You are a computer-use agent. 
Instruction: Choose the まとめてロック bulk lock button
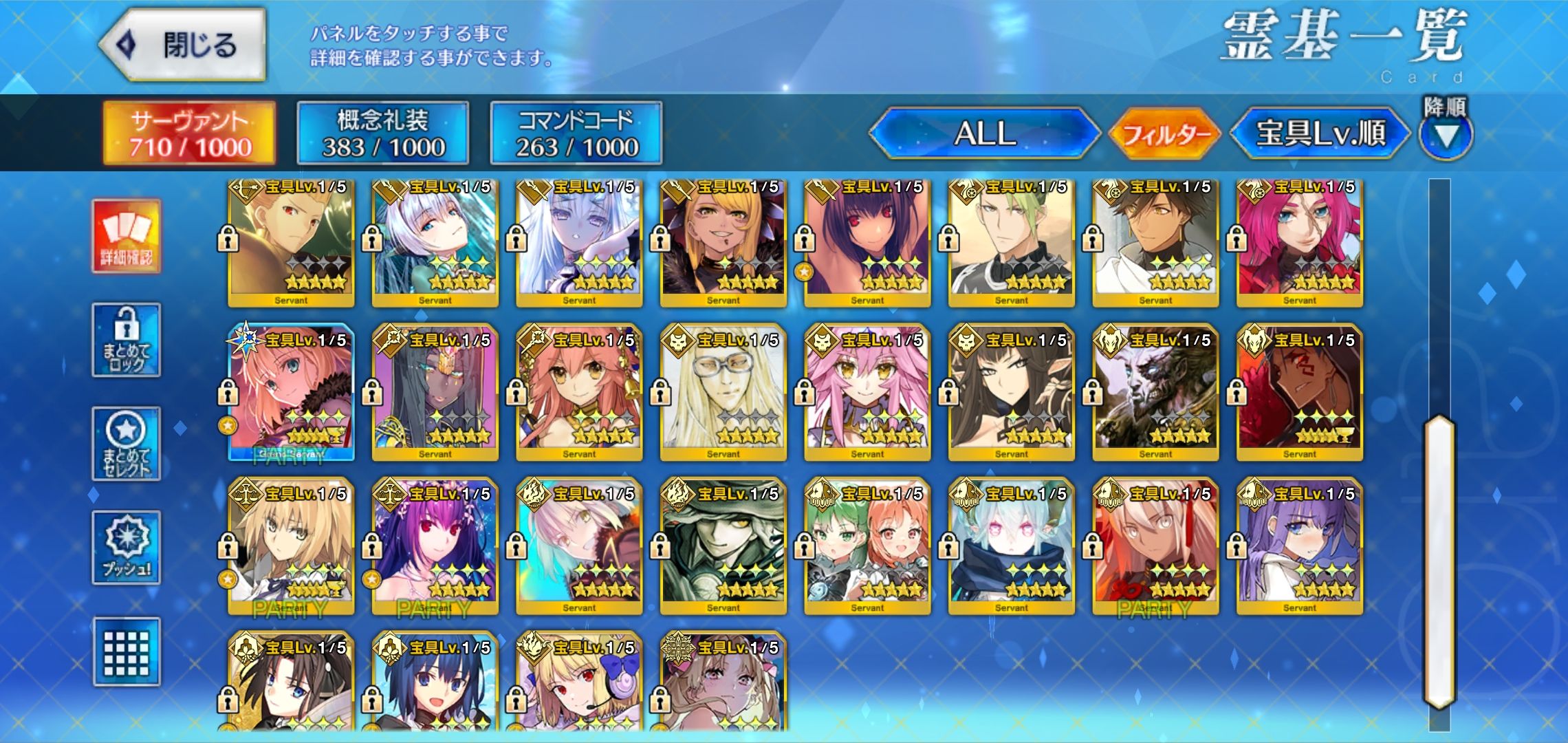tap(127, 340)
